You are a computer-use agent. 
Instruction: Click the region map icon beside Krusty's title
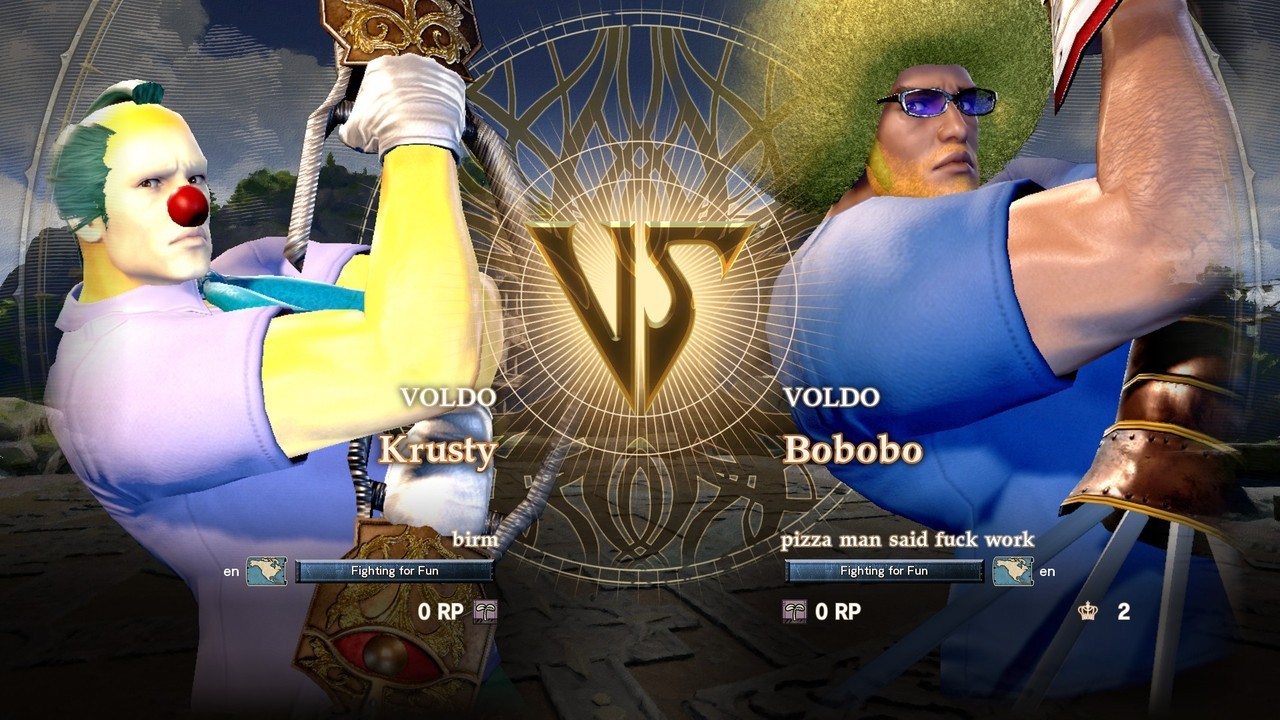point(267,571)
